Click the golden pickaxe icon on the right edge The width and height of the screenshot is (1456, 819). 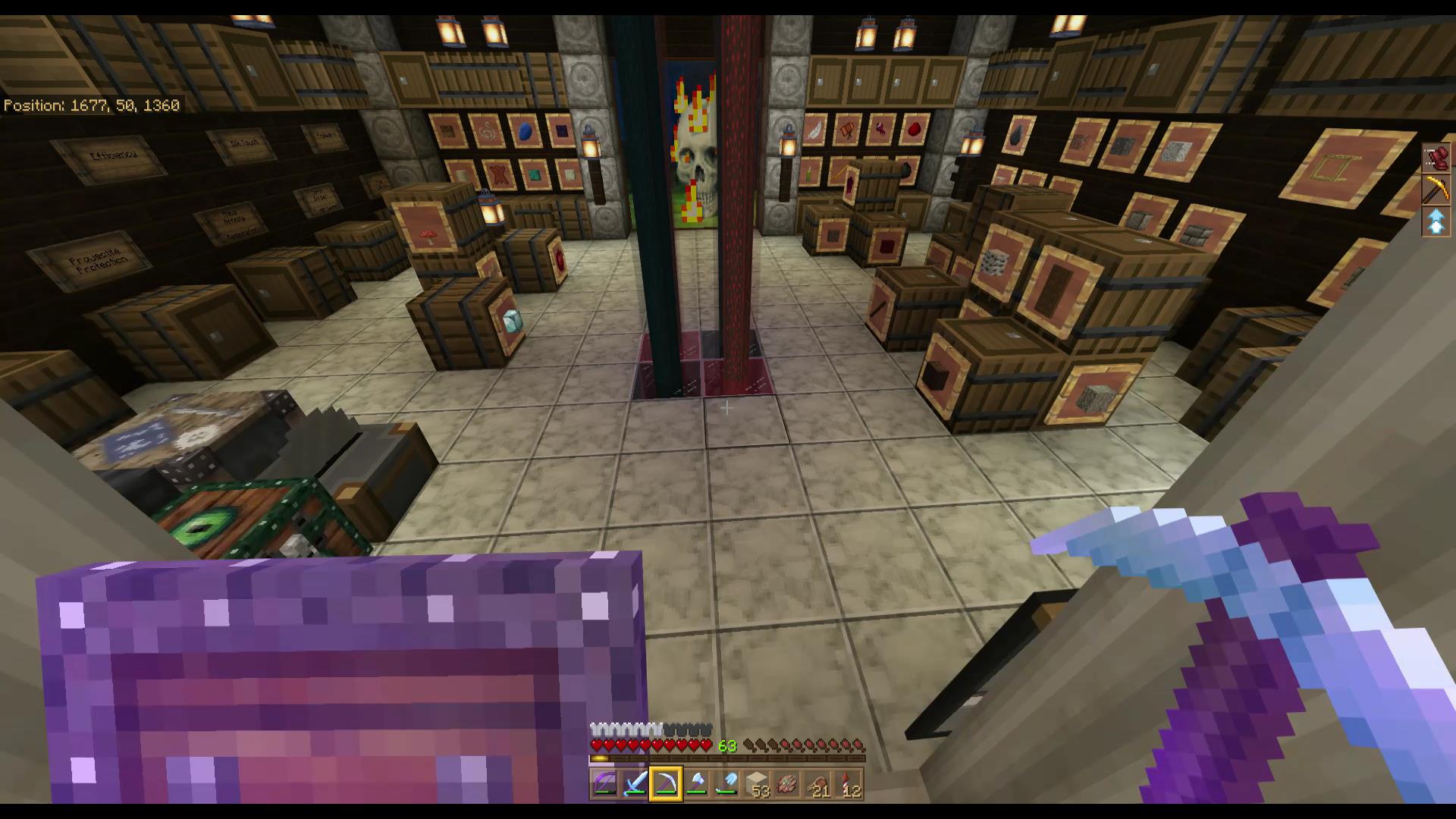1436,189
